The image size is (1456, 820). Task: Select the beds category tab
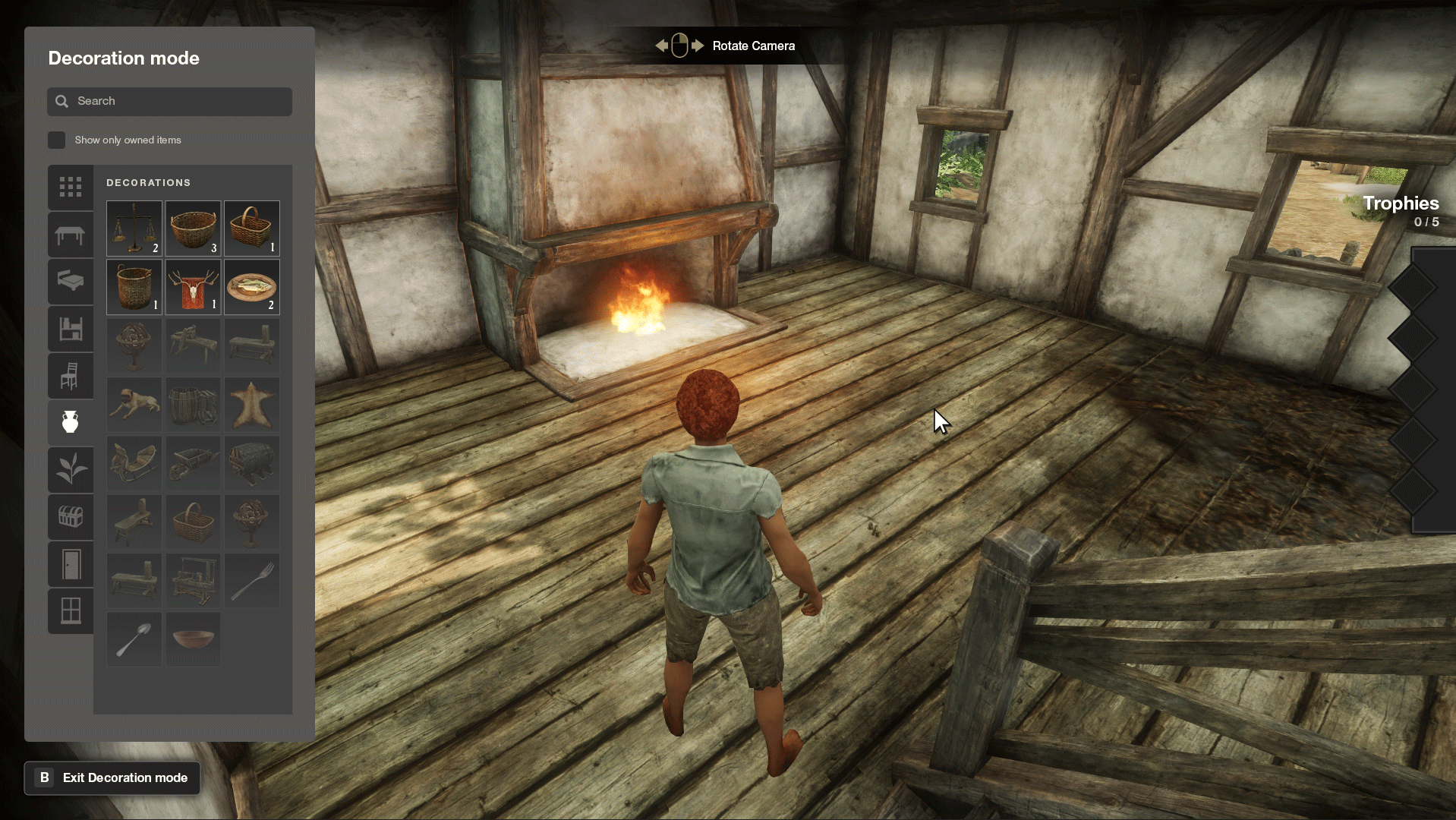pos(71,281)
